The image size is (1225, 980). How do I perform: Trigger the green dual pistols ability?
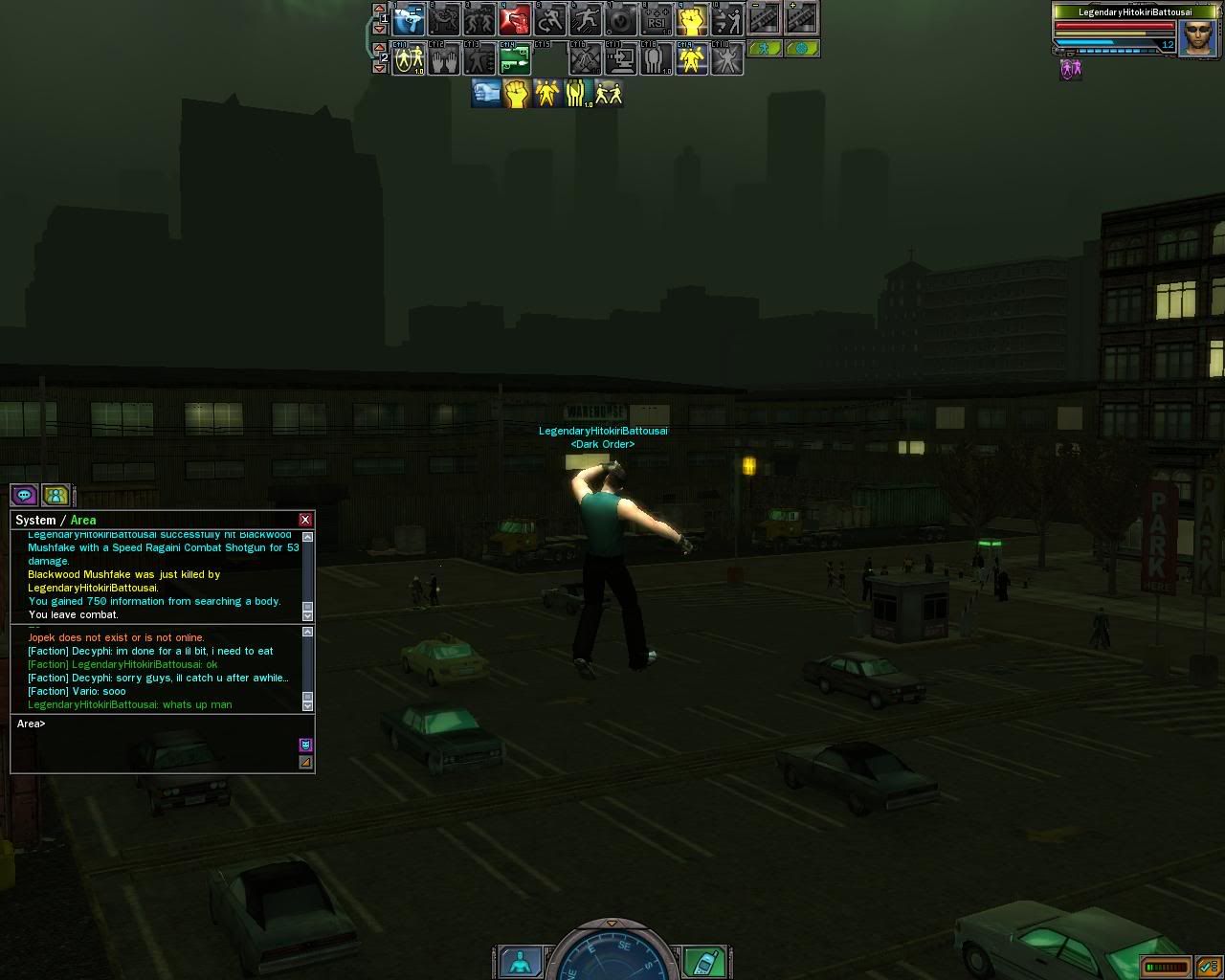tap(515, 60)
